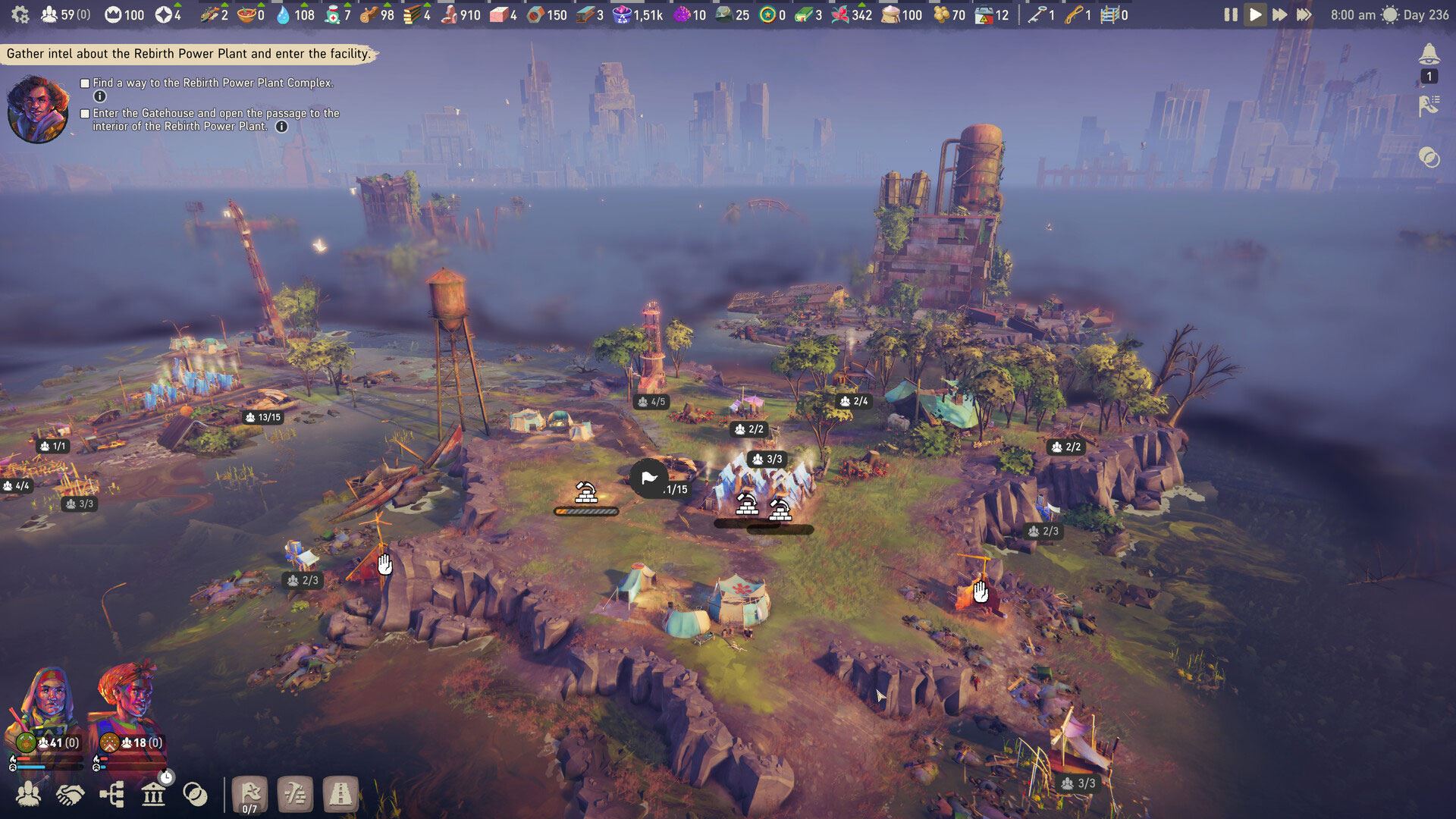The height and width of the screenshot is (819, 1456).
Task: Switch to triple fast-forward speed
Action: tap(1304, 14)
